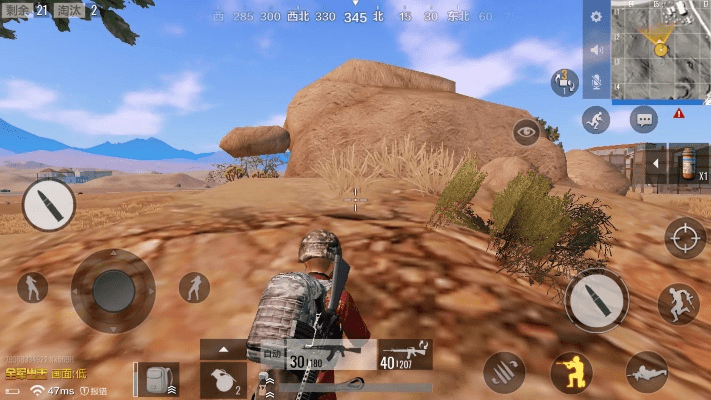711x400 pixels.
Task: Open the backpack inventory
Action: [158, 380]
